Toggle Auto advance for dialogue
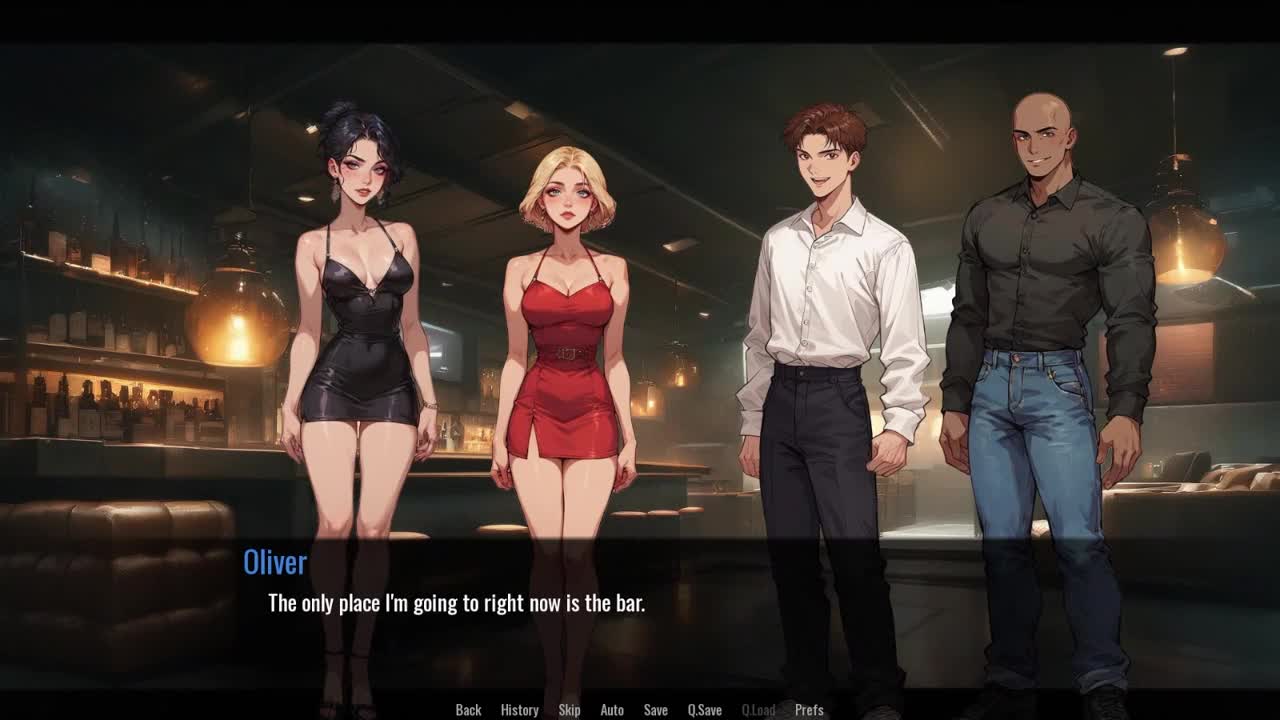1280x720 pixels. click(612, 710)
